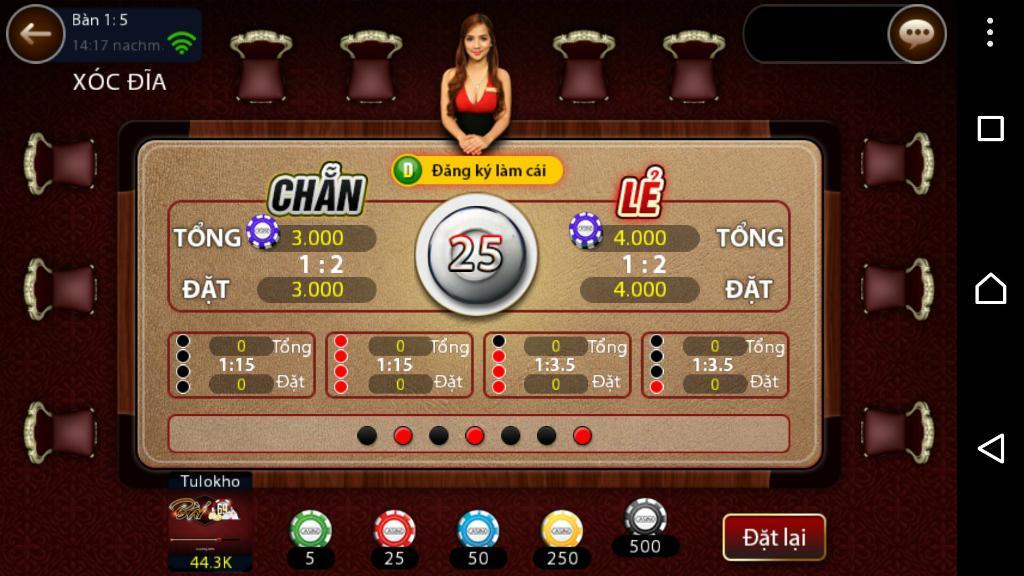Open the Android three-dot overflow menu

tap(990, 33)
